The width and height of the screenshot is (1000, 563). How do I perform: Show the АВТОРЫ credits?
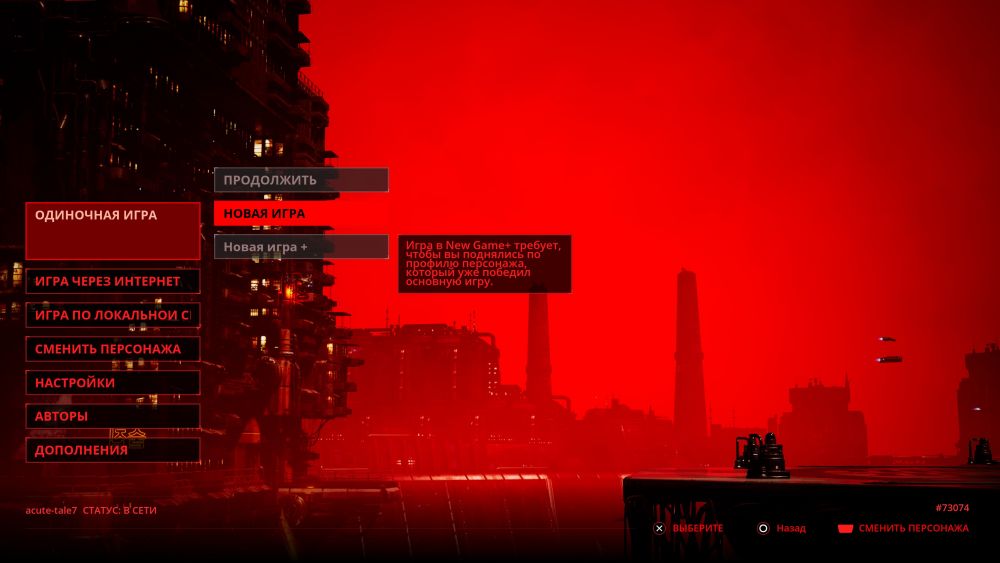pyautogui.click(x=112, y=416)
